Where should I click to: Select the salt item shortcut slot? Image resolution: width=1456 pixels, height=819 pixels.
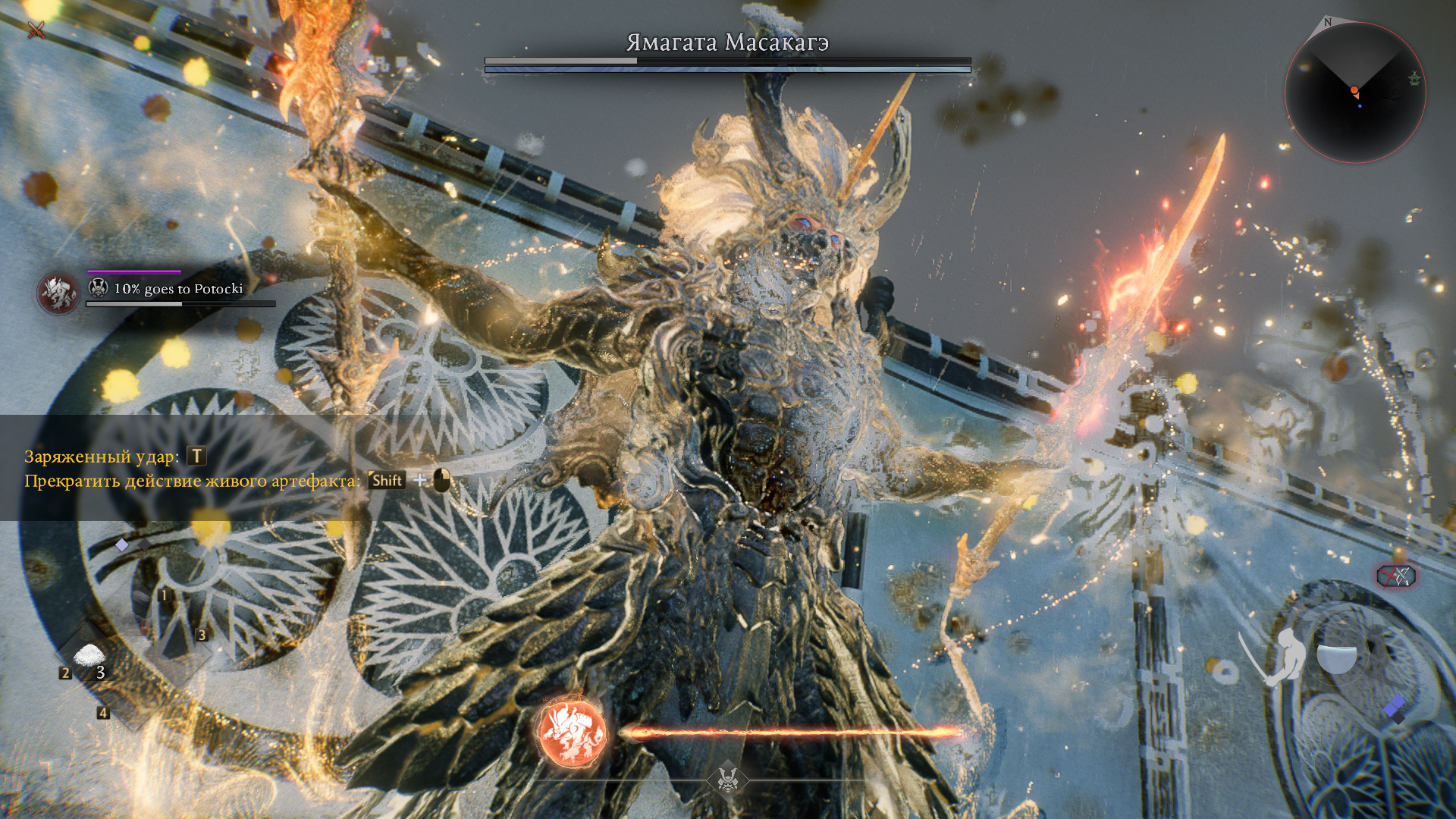tap(89, 657)
